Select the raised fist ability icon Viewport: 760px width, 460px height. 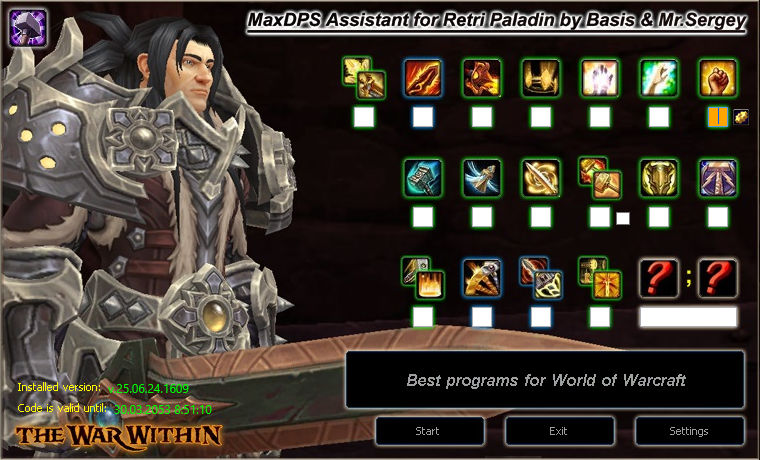[x=717, y=77]
